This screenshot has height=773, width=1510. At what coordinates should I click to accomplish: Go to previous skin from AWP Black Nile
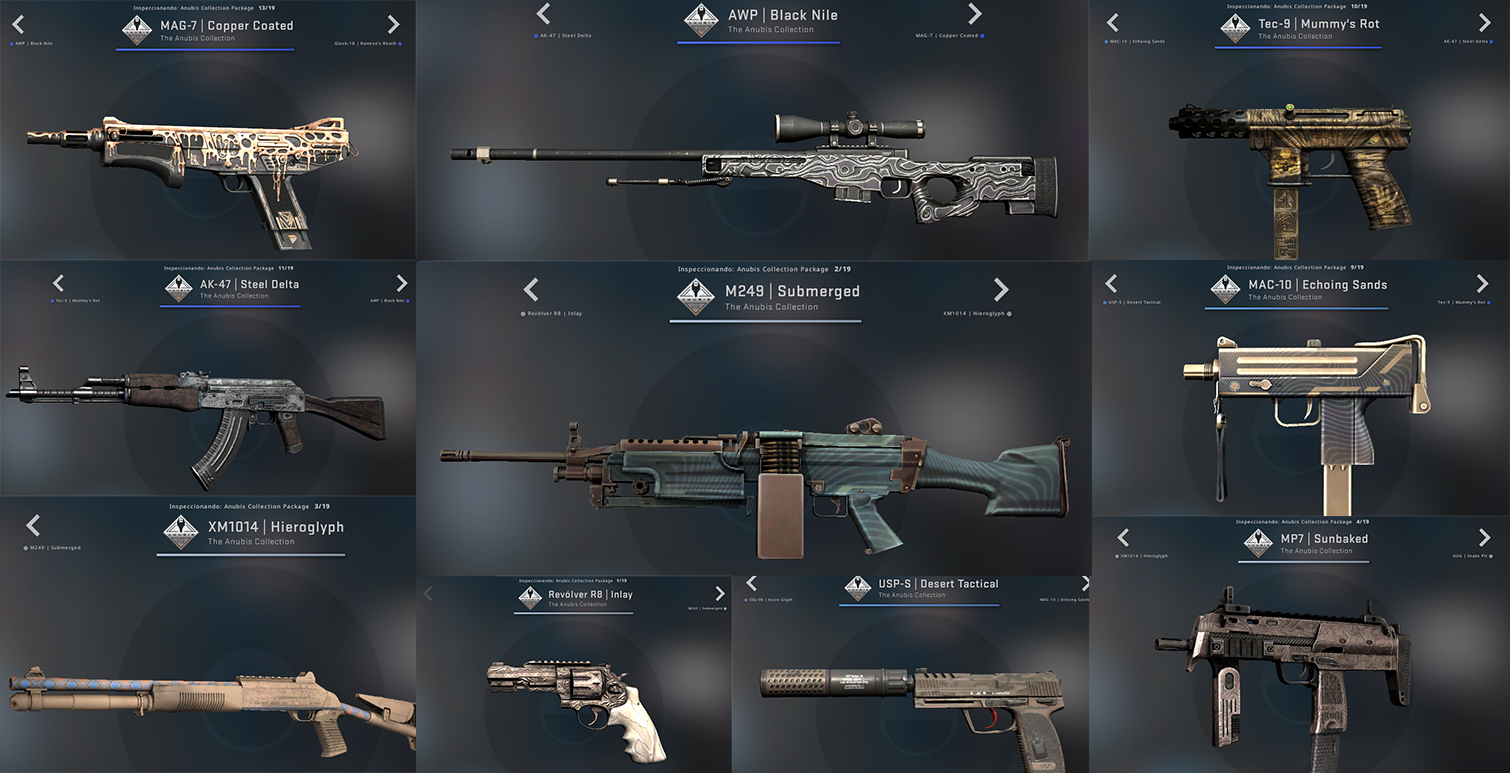click(543, 14)
